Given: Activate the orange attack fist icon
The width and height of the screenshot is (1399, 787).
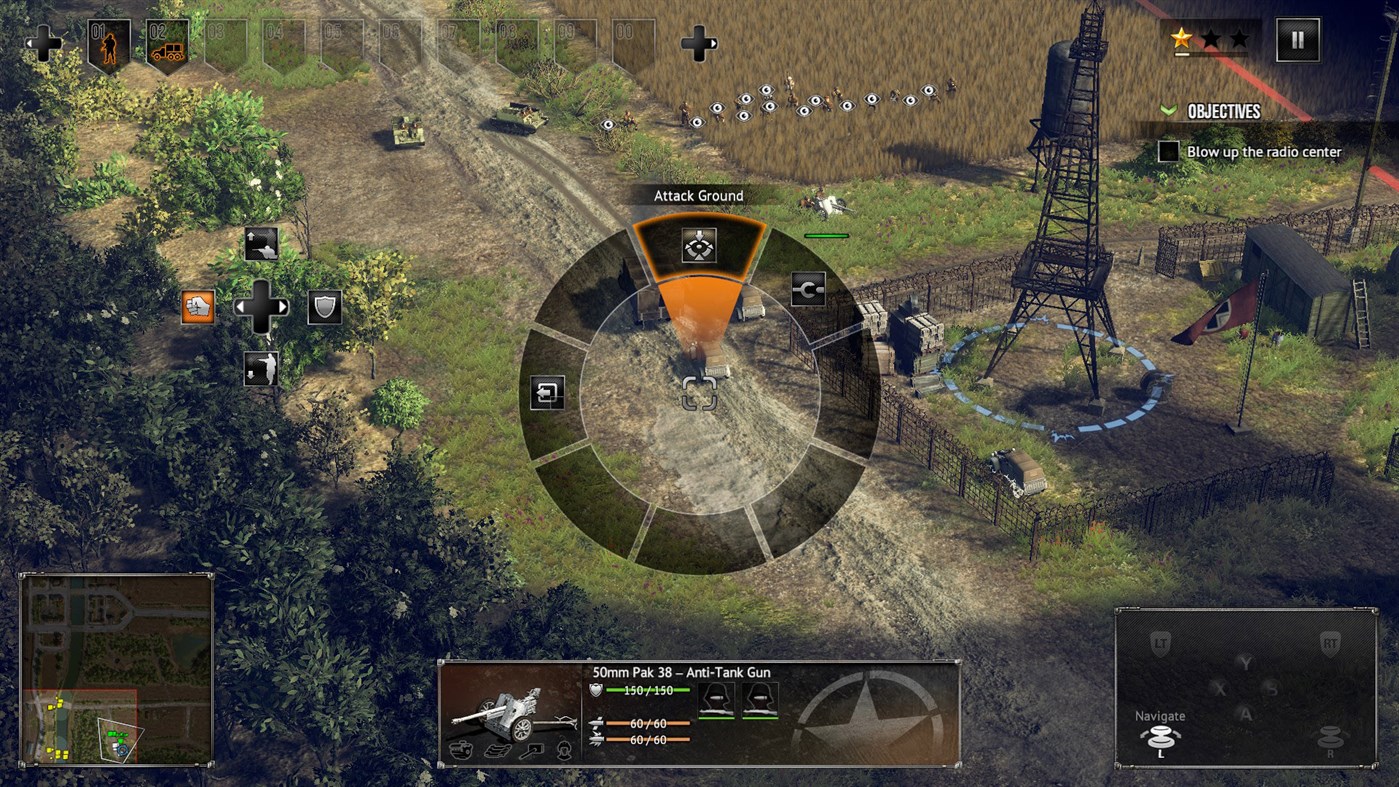Looking at the screenshot, I should click(x=197, y=306).
